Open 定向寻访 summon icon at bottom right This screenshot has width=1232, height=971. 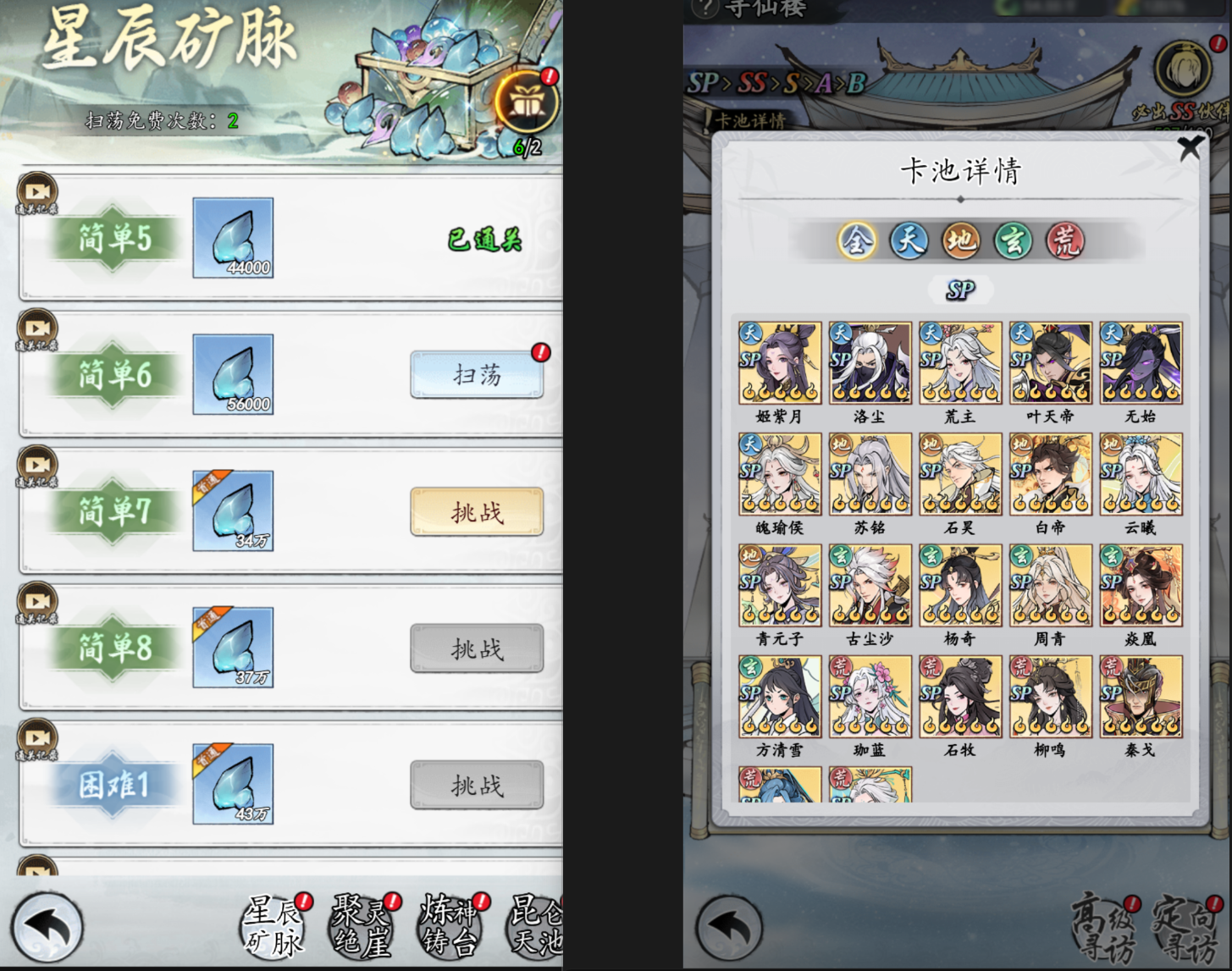pyautogui.click(x=1187, y=927)
